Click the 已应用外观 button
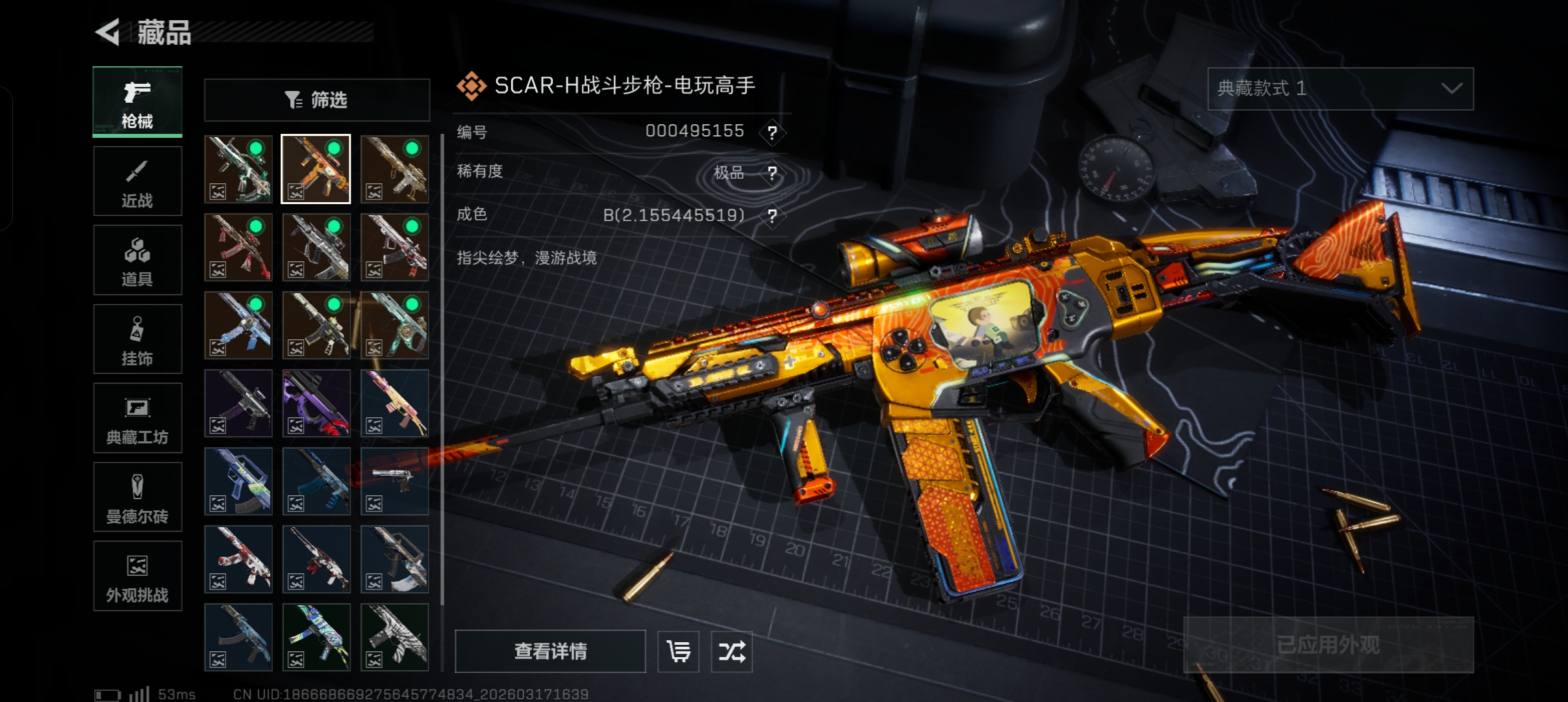 pos(1328,645)
